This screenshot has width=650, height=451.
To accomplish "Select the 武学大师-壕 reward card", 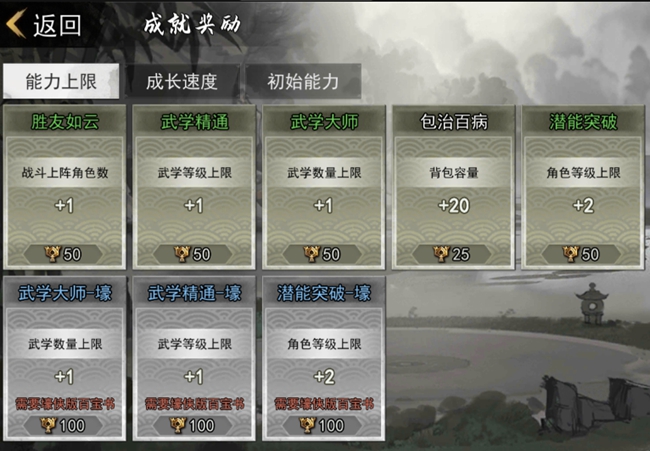I will coord(65,358).
